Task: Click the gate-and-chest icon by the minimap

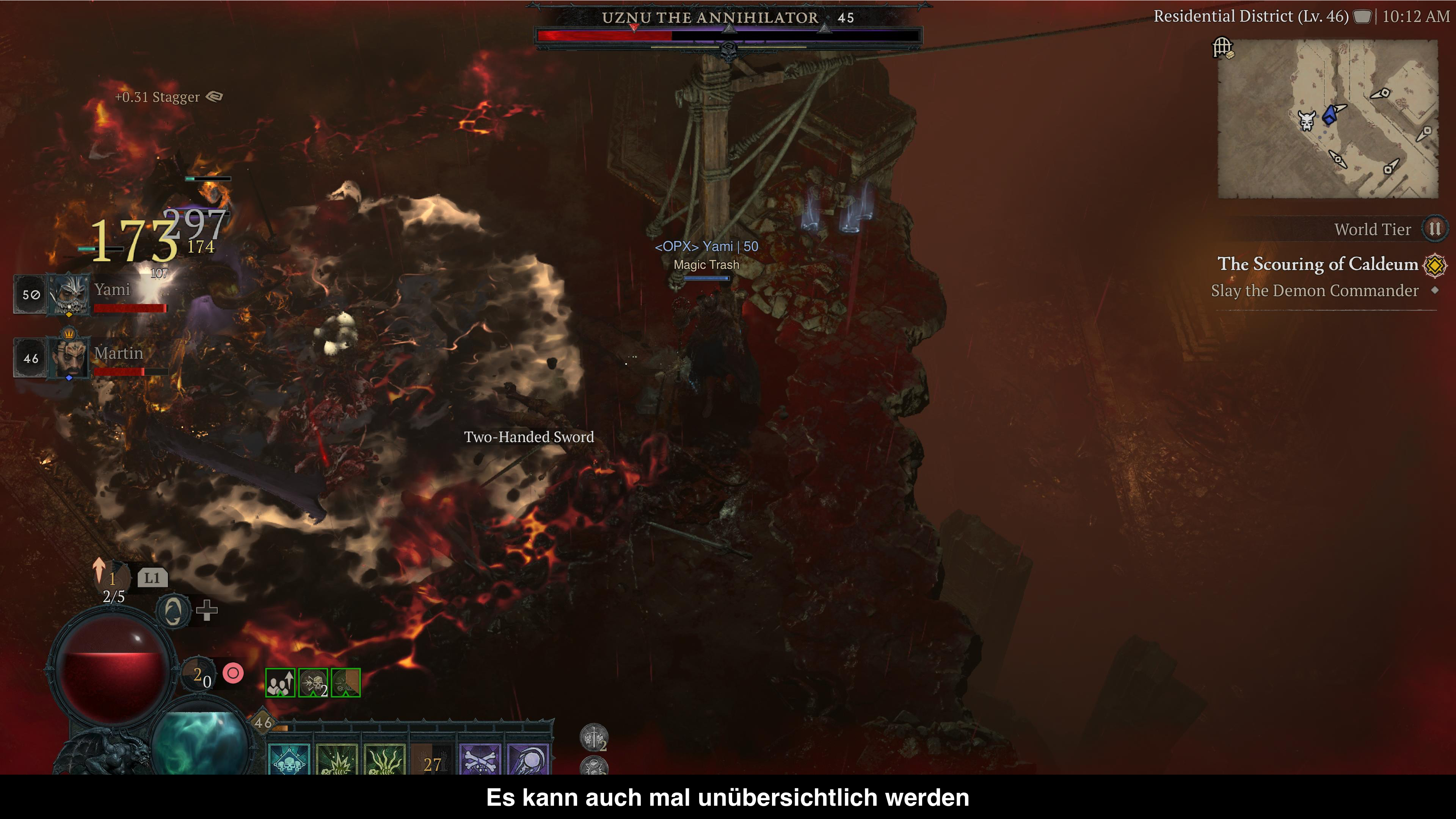Action: pyautogui.click(x=1223, y=47)
